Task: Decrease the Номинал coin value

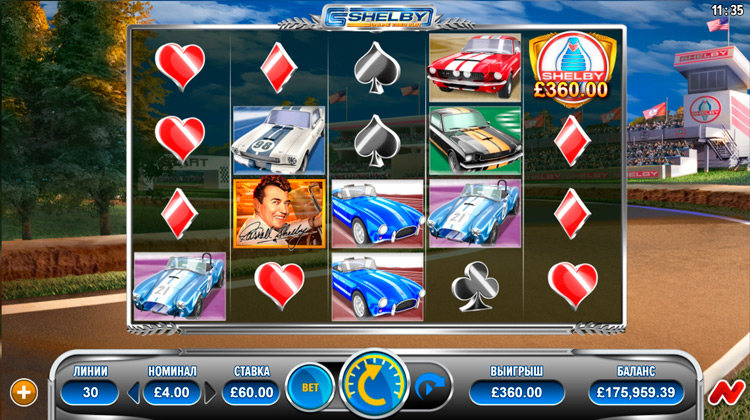Action: [134, 392]
